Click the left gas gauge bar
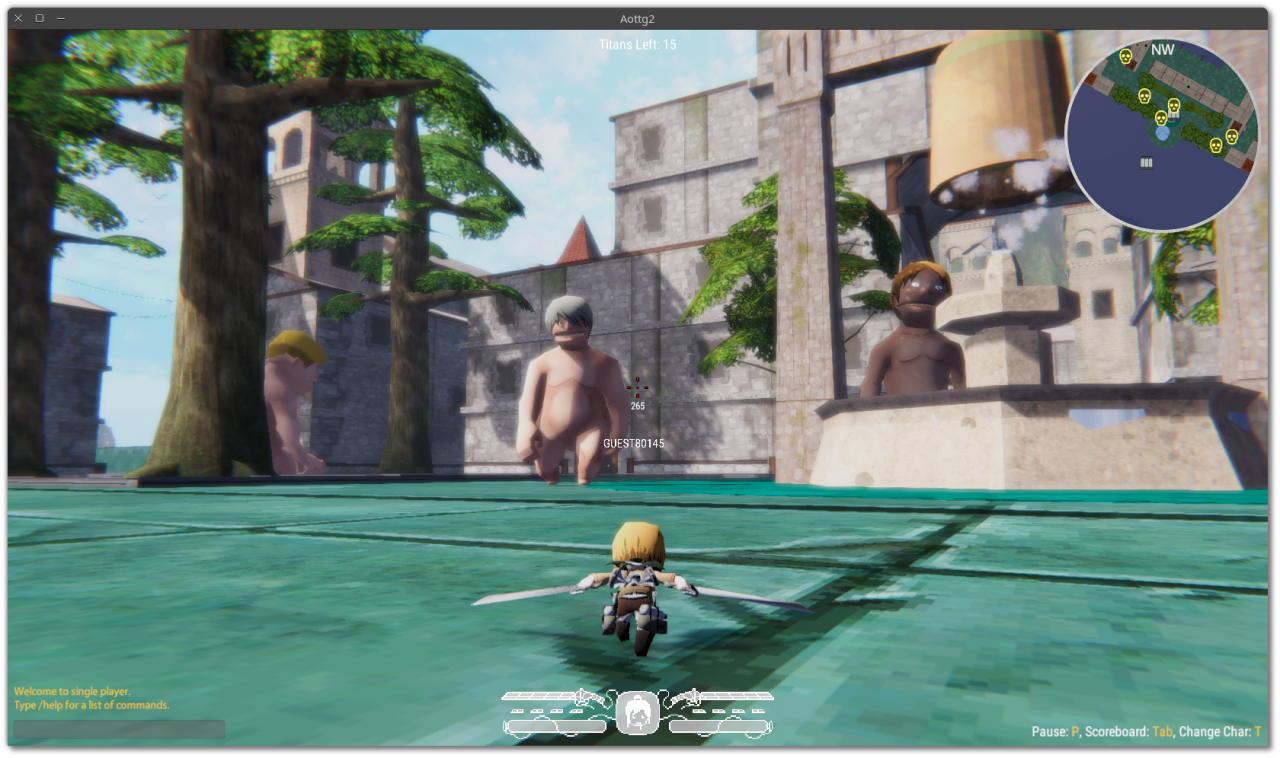This screenshot has width=1280, height=758. point(553,725)
